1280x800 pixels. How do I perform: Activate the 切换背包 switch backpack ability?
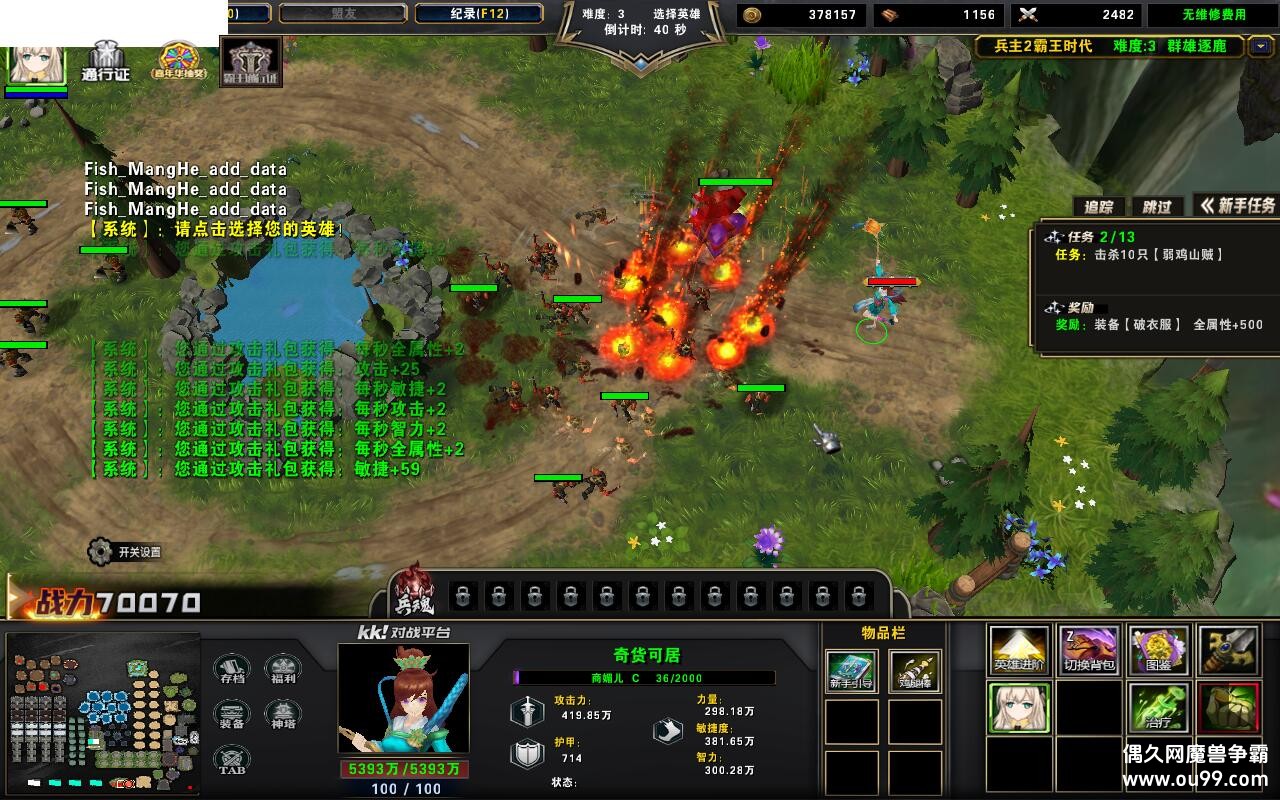(1089, 651)
